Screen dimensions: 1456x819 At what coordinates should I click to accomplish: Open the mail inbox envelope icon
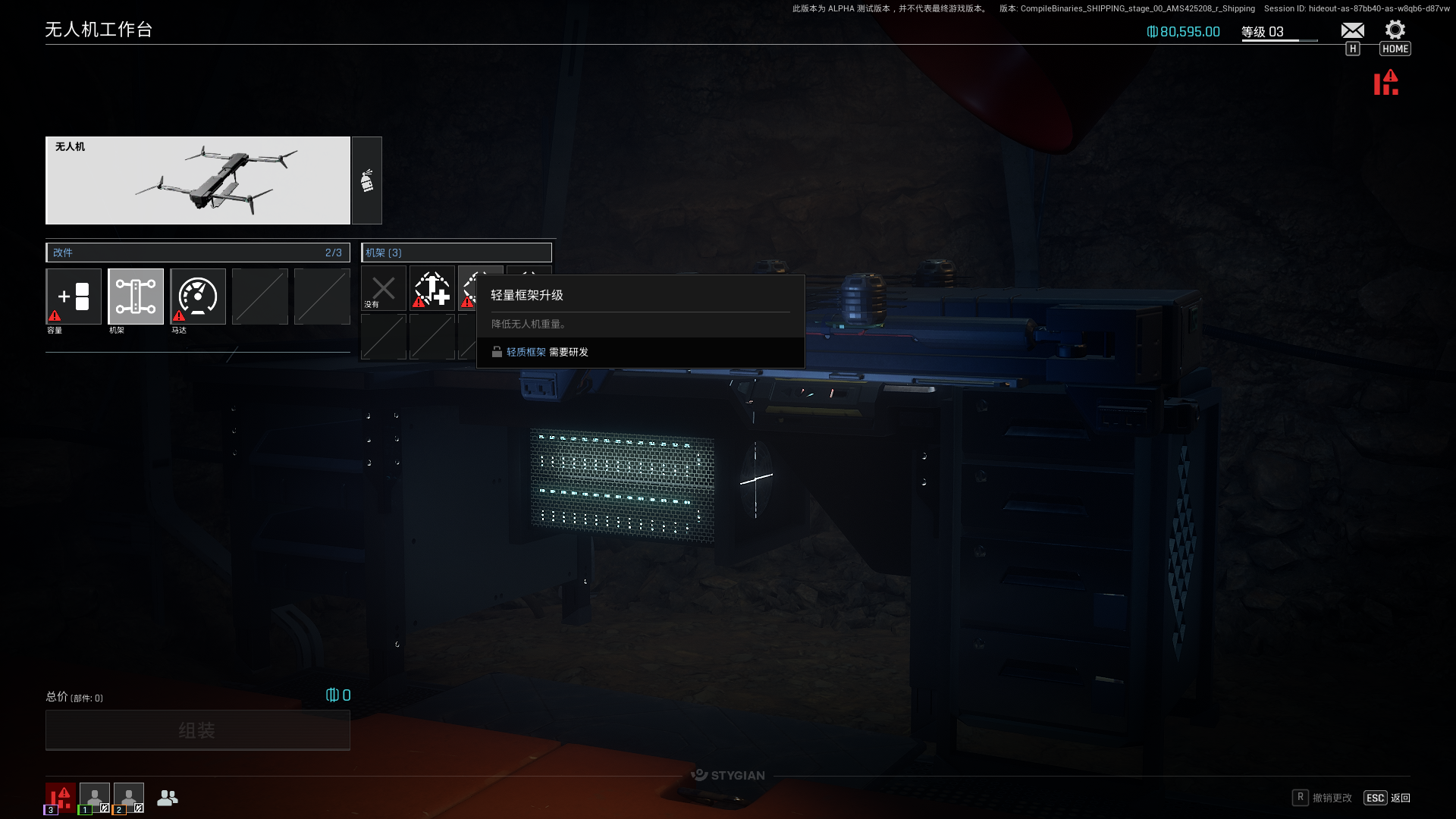1352,30
